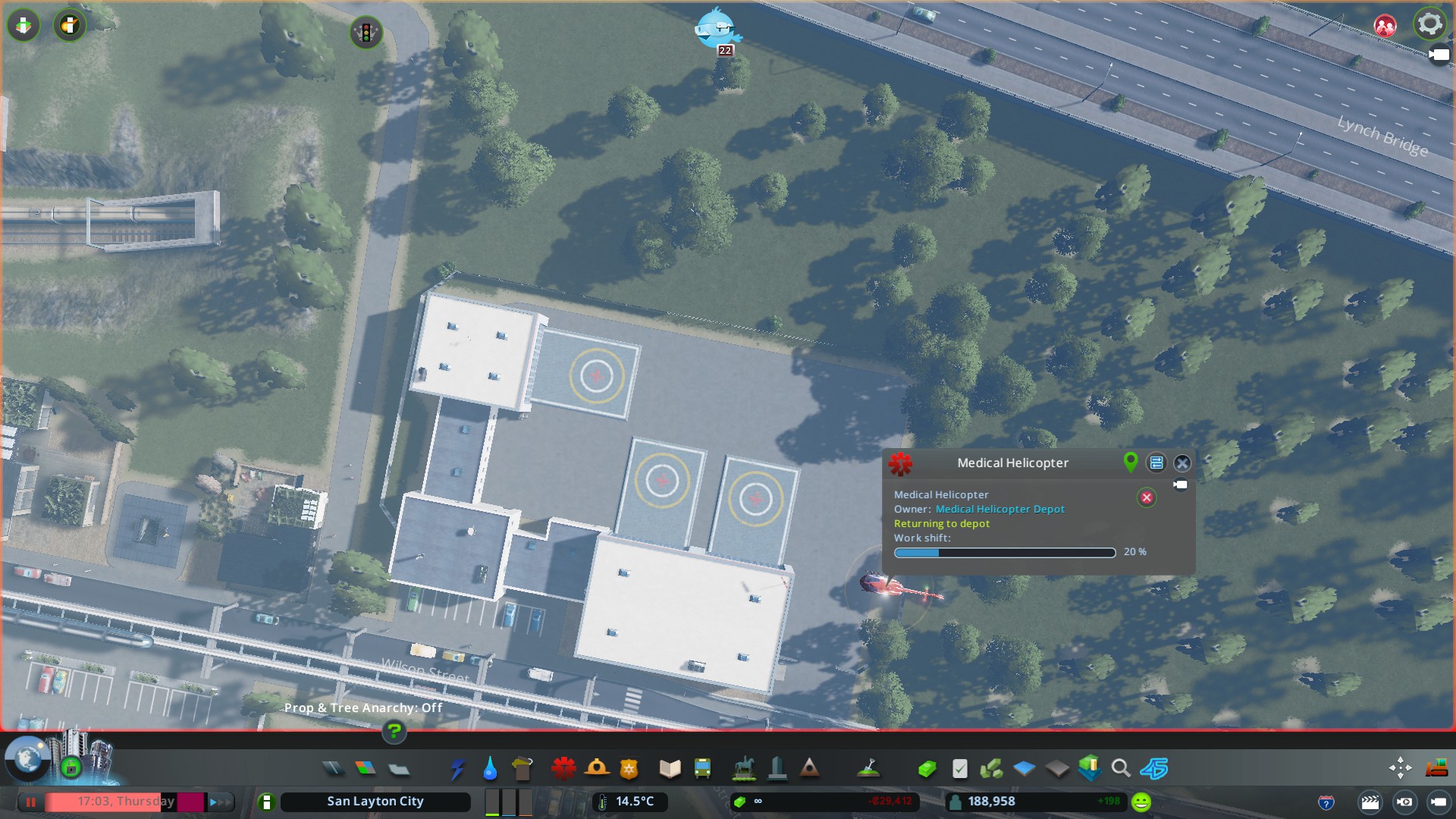Open the fire department helmet menu

pyautogui.click(x=597, y=769)
